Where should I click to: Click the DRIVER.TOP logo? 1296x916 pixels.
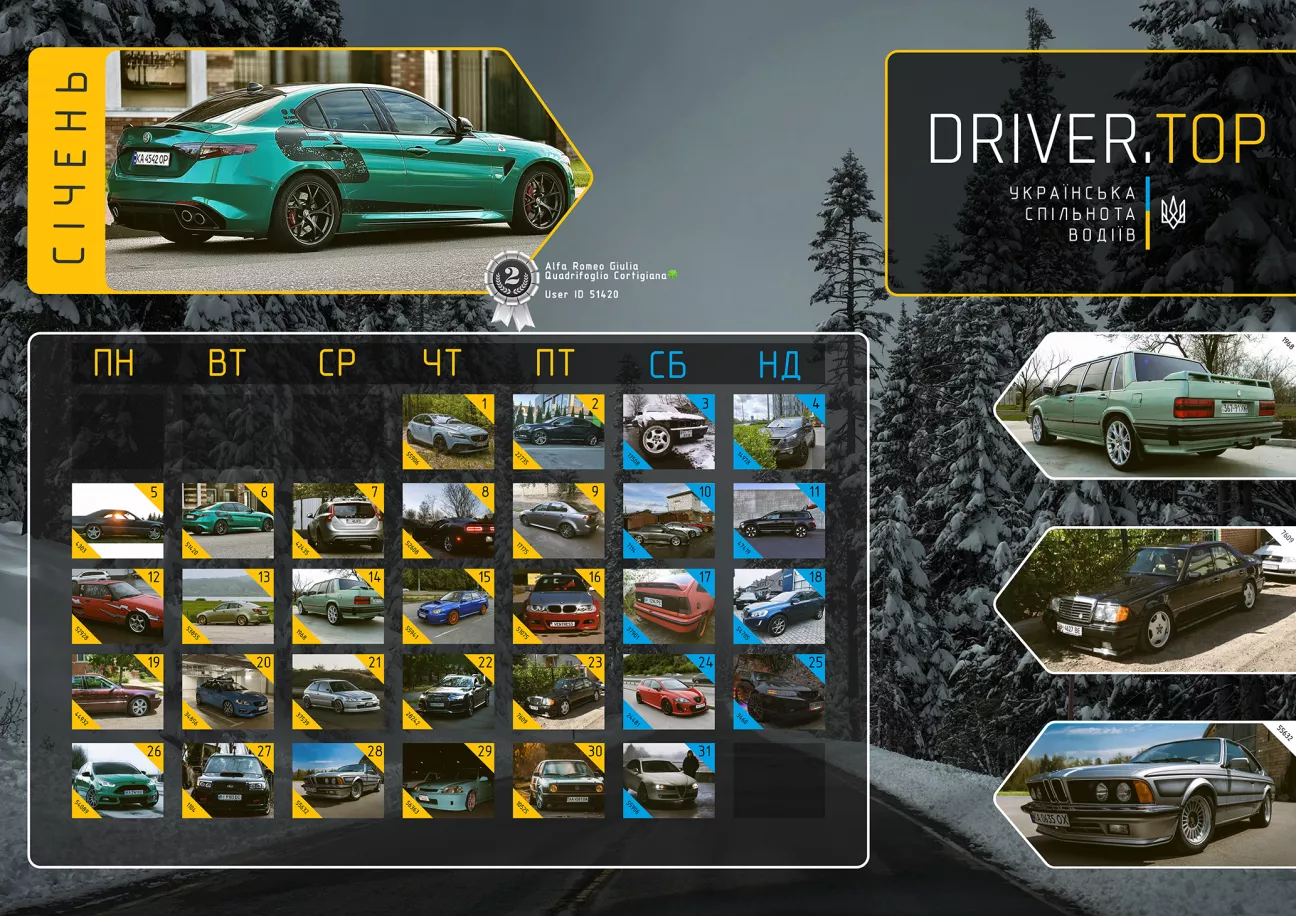tap(1097, 138)
